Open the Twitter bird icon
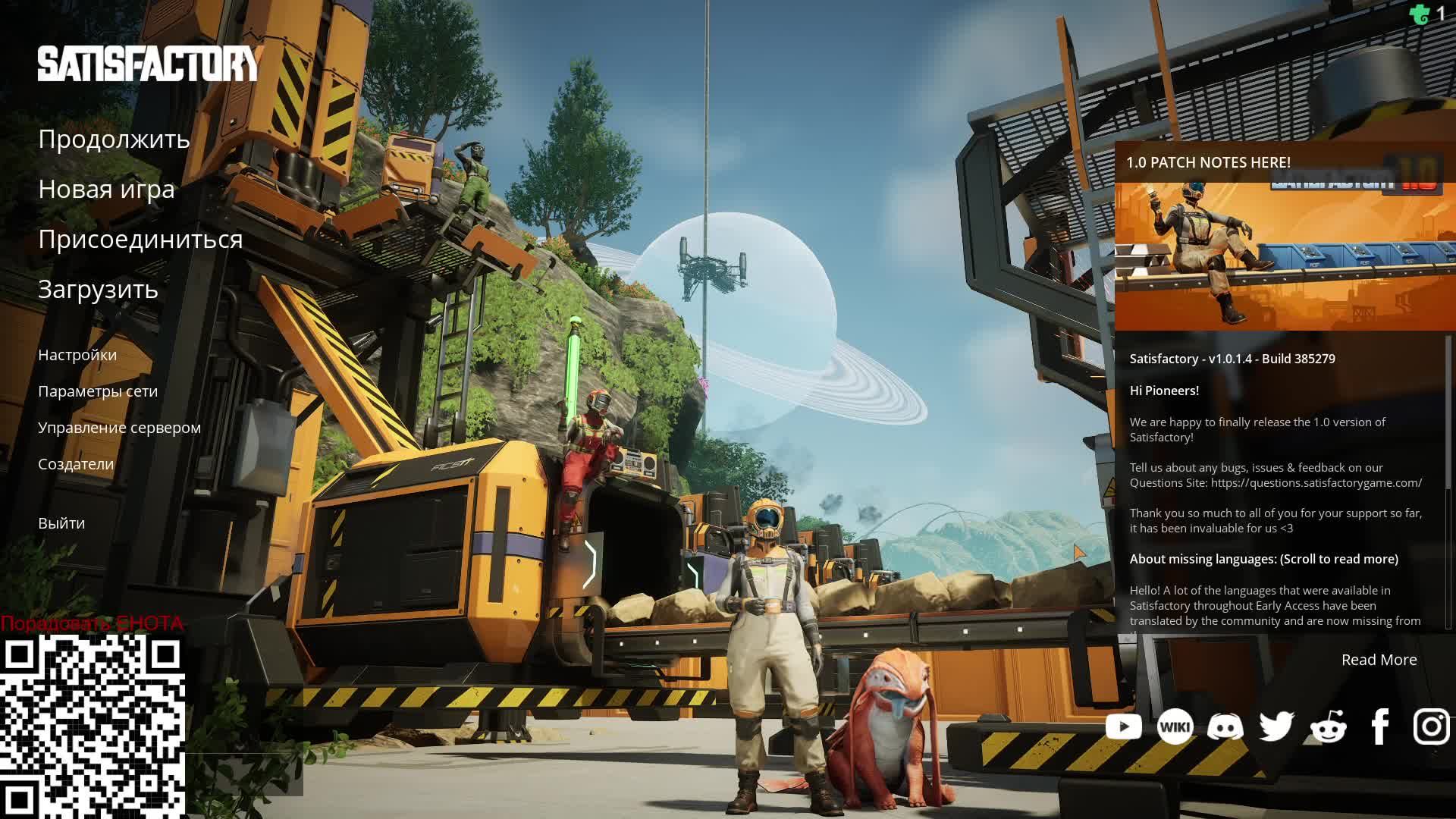Viewport: 1456px width, 819px height. click(1276, 726)
